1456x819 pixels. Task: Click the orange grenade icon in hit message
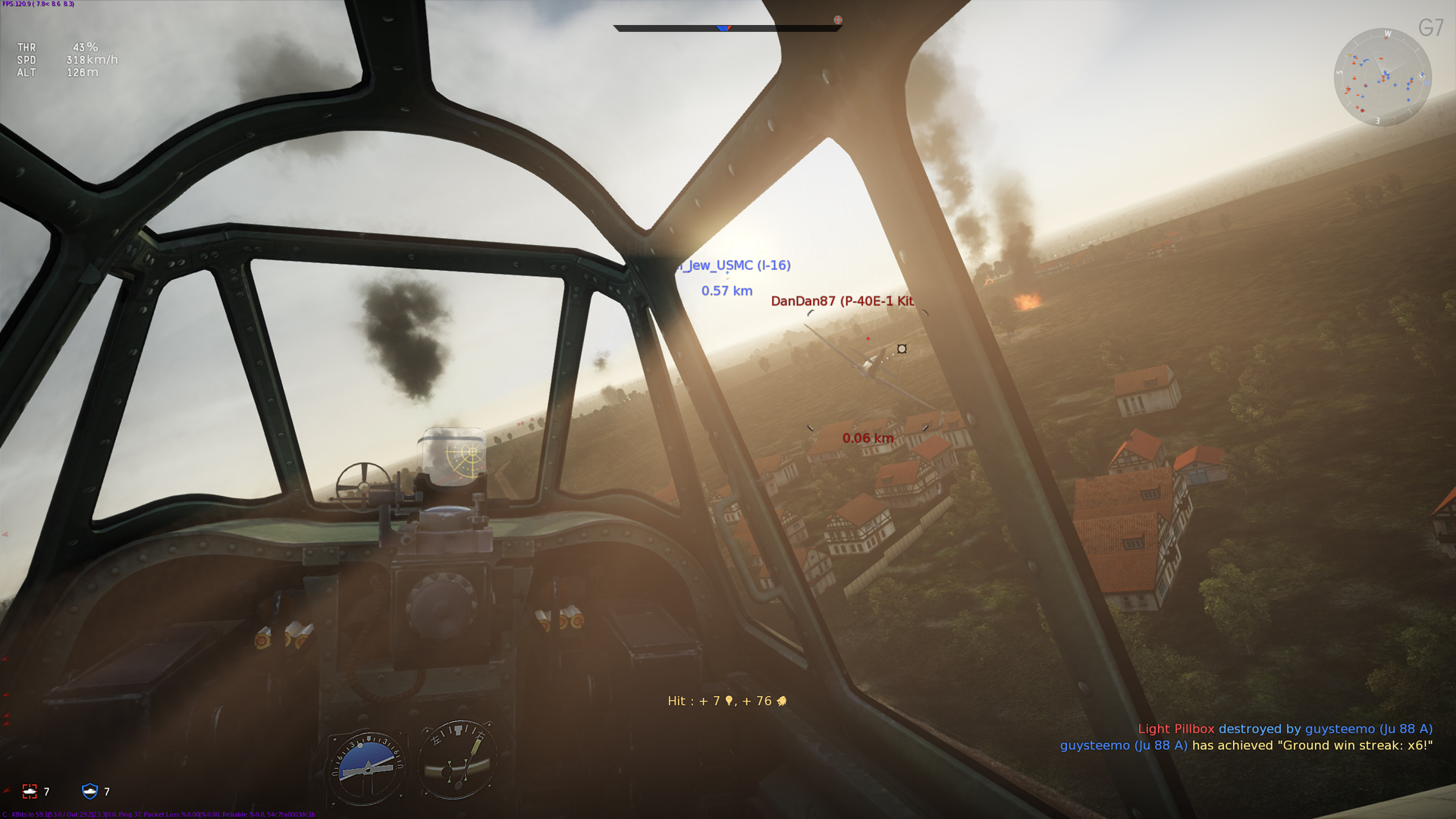pos(783,700)
